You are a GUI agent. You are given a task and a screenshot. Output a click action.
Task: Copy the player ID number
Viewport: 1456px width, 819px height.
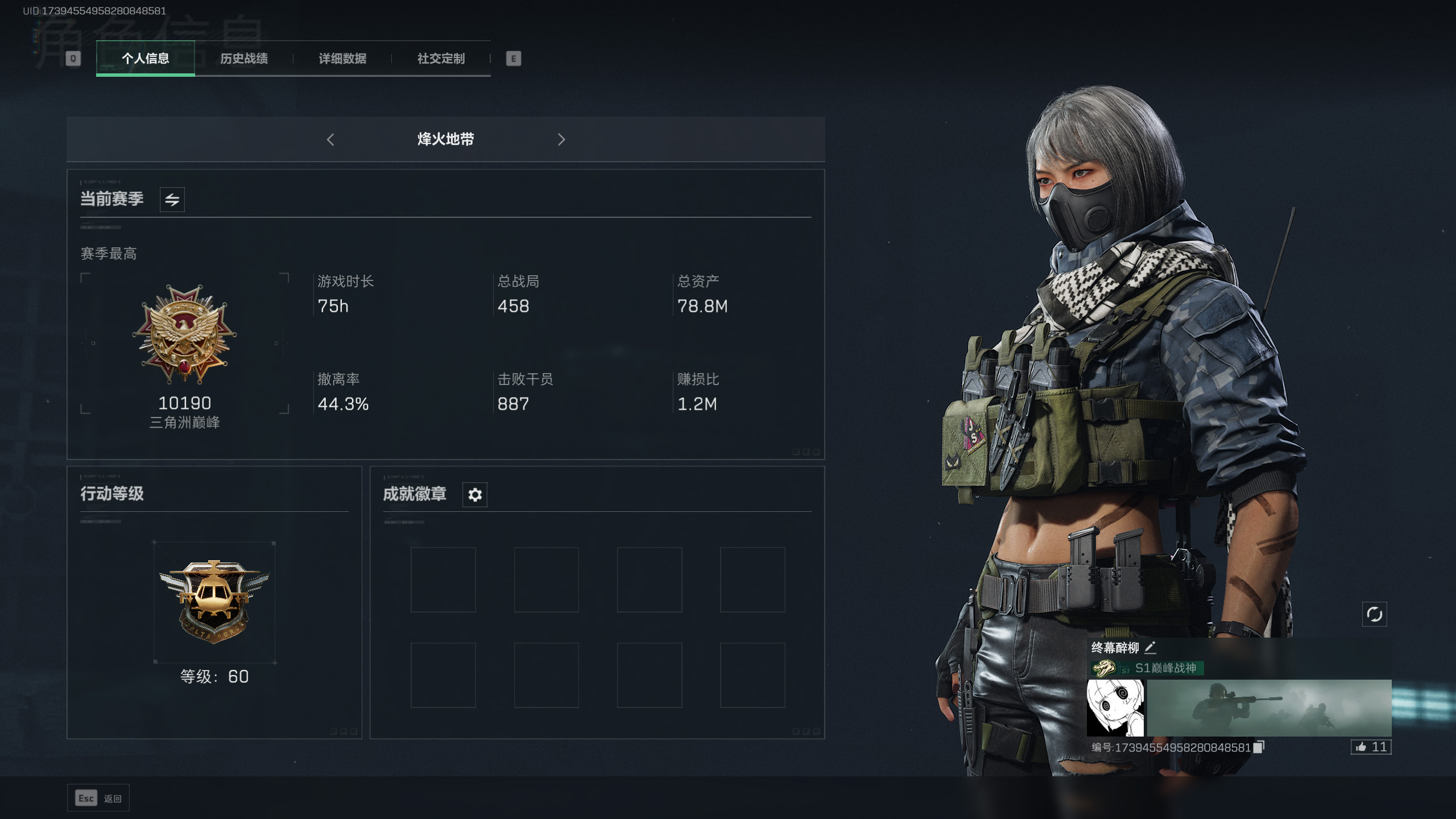pos(1259,747)
